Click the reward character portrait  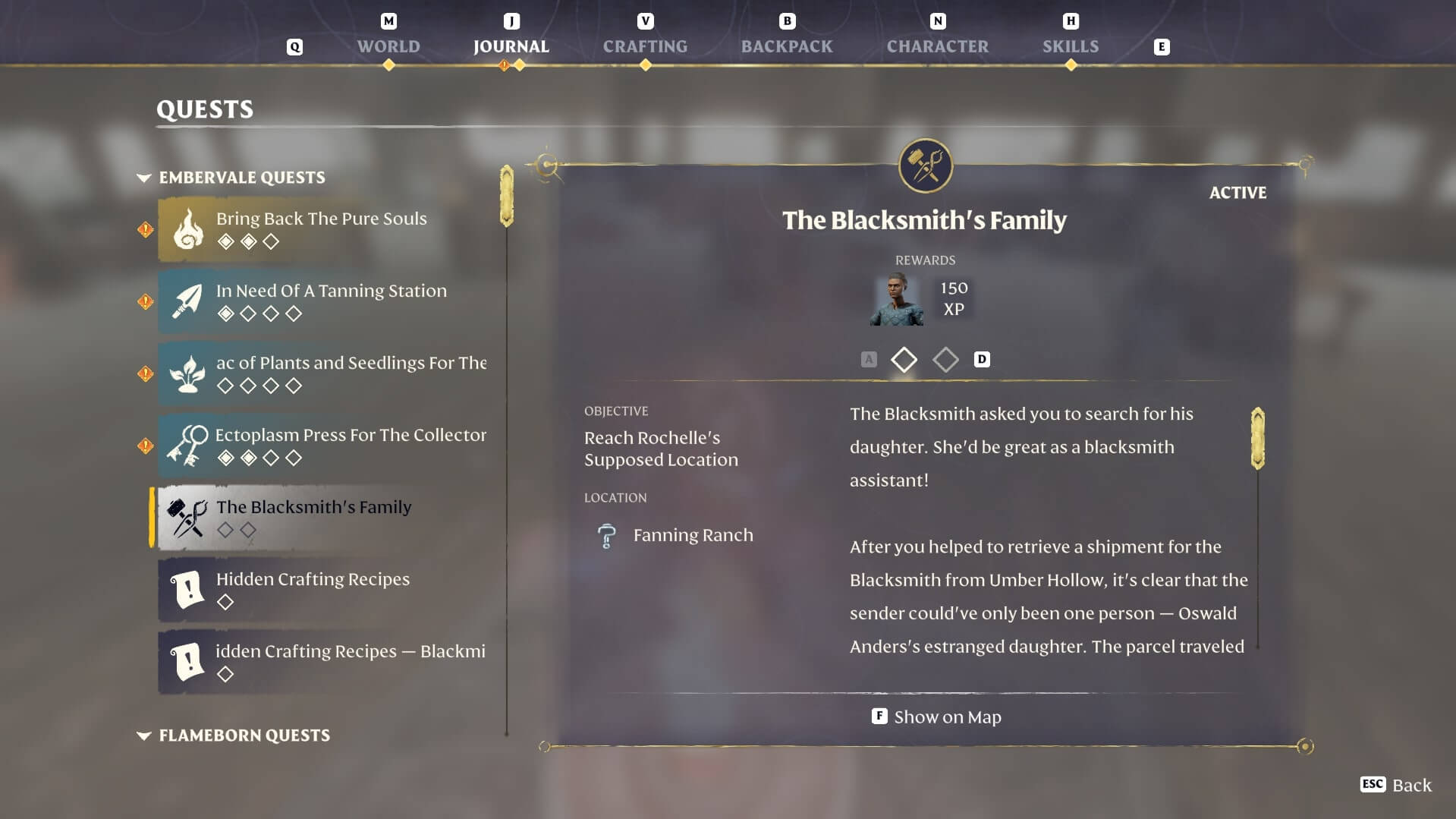click(895, 299)
